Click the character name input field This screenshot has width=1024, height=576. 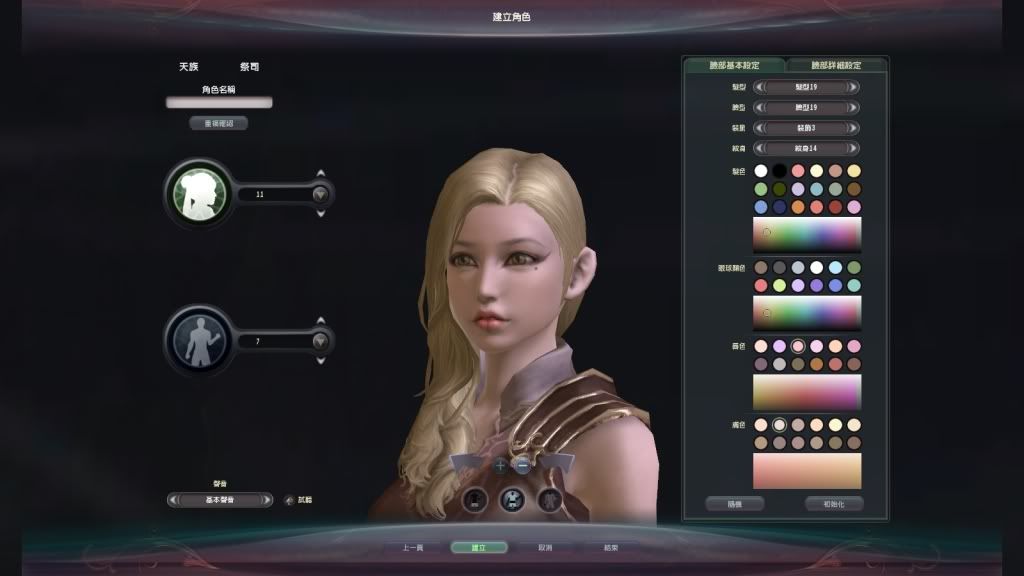(x=219, y=102)
